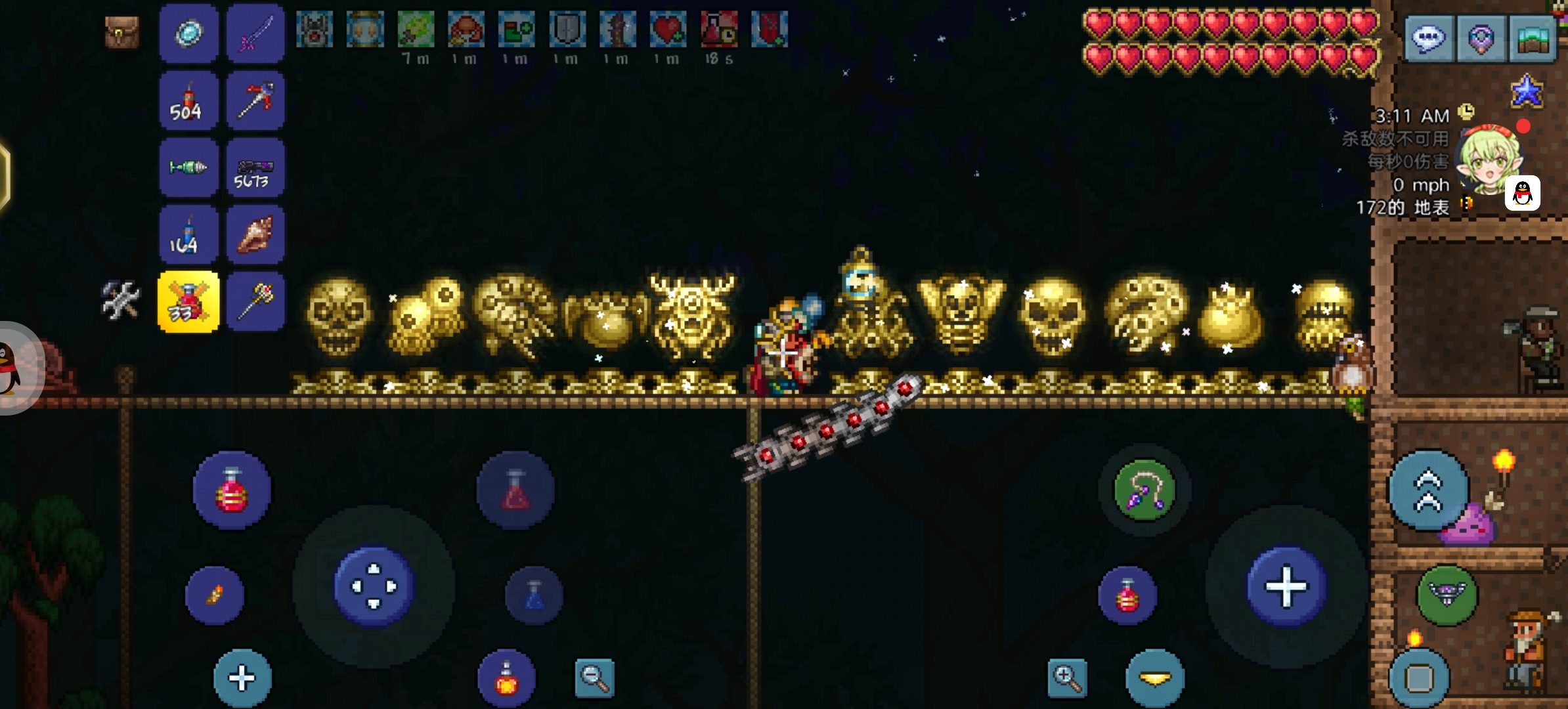This screenshot has width=1568, height=709.
Task: Tap the yellow down-arrow drop button
Action: click(1155, 678)
